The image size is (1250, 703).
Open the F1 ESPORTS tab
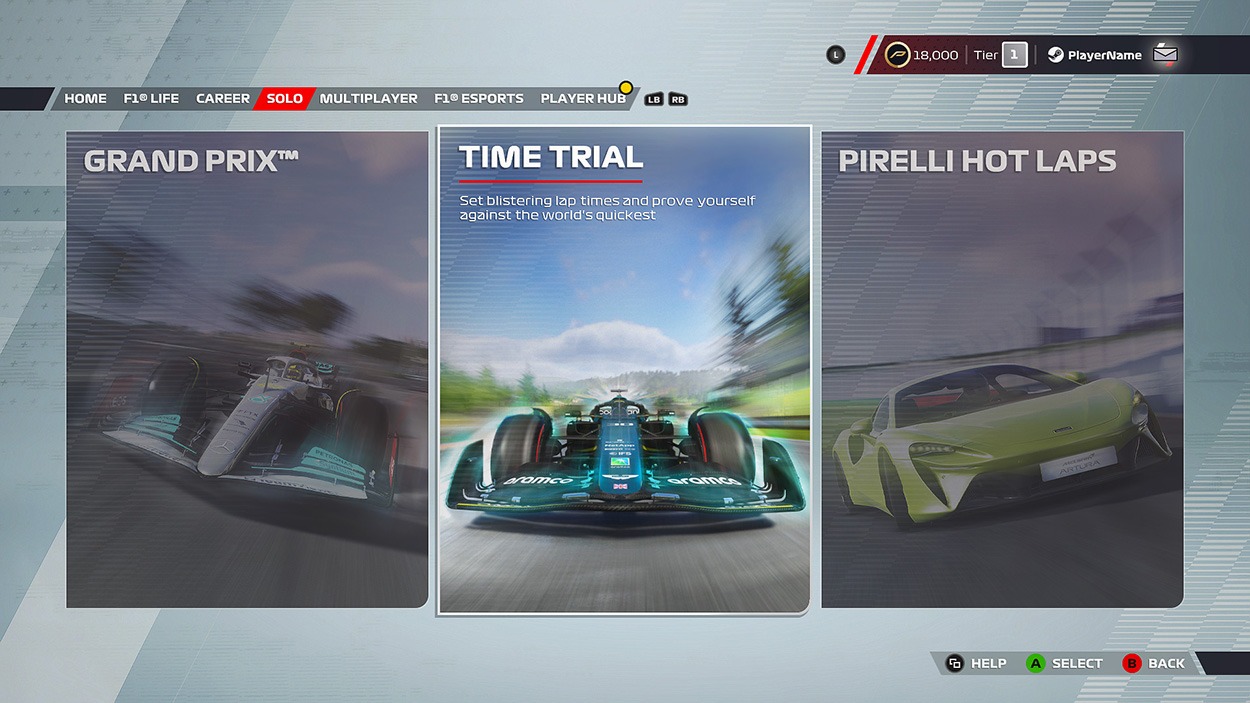479,99
